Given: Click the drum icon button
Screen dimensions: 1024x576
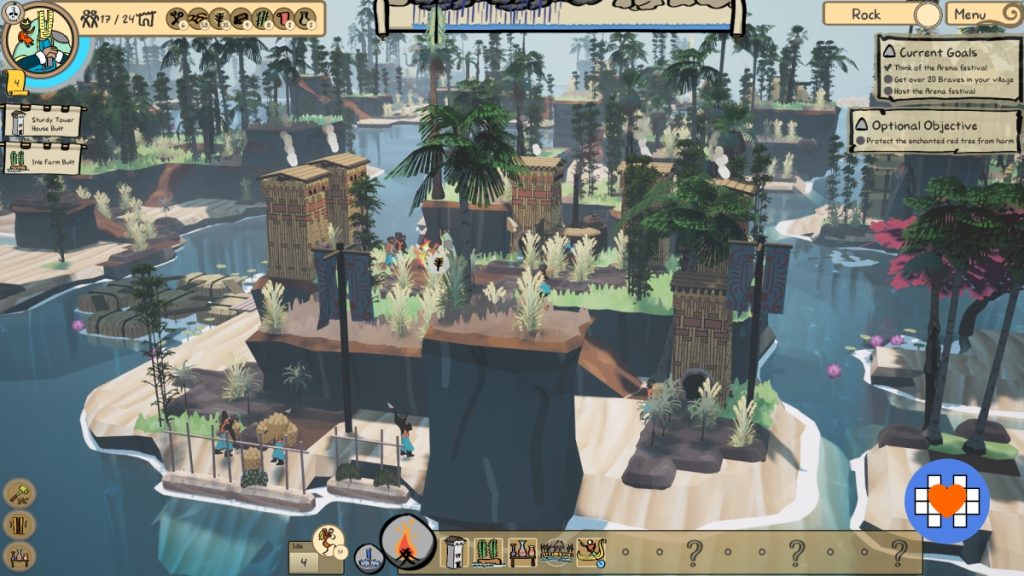Looking at the screenshot, I should 20,524.
